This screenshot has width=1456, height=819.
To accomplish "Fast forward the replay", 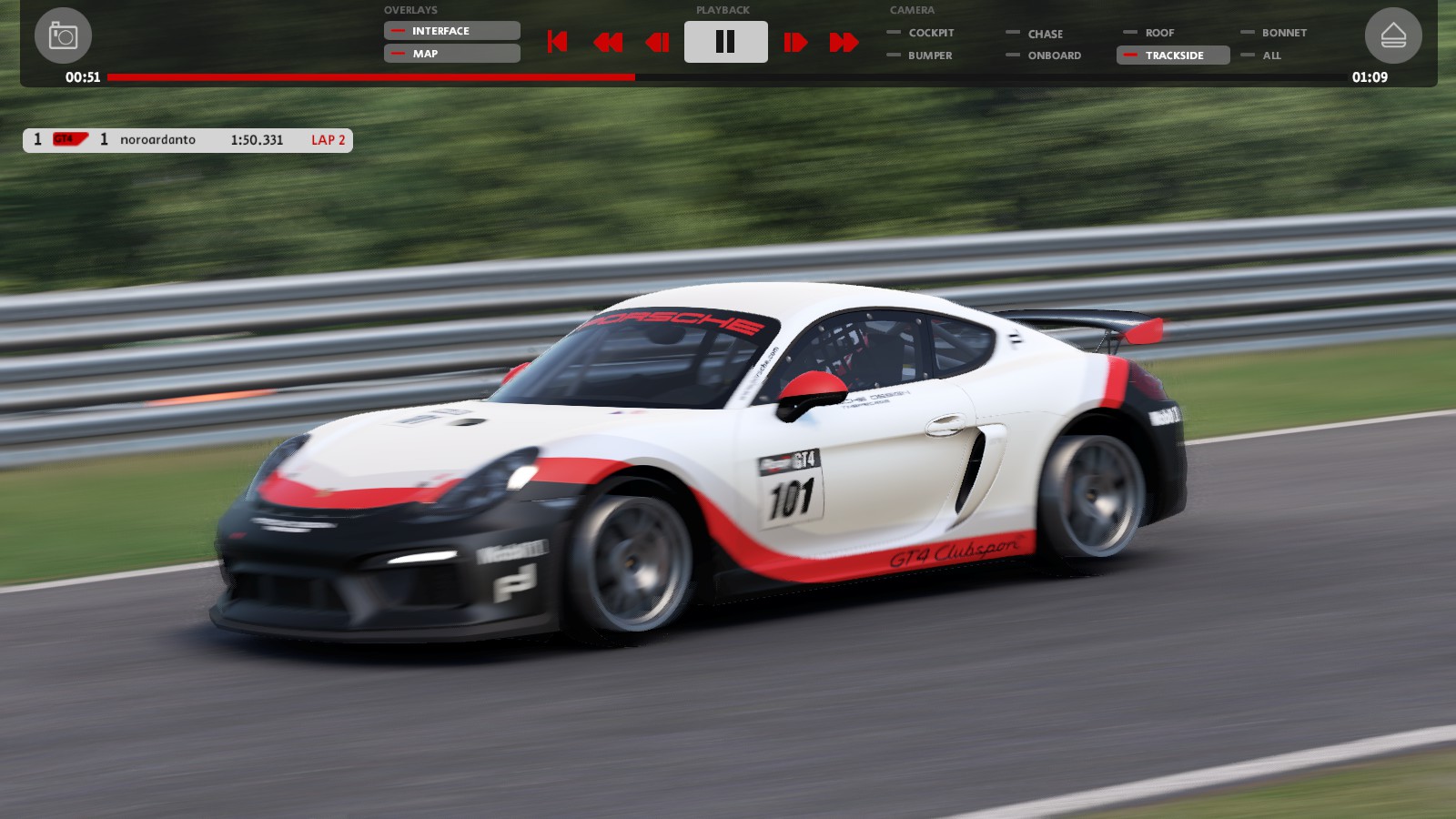I will click(844, 42).
